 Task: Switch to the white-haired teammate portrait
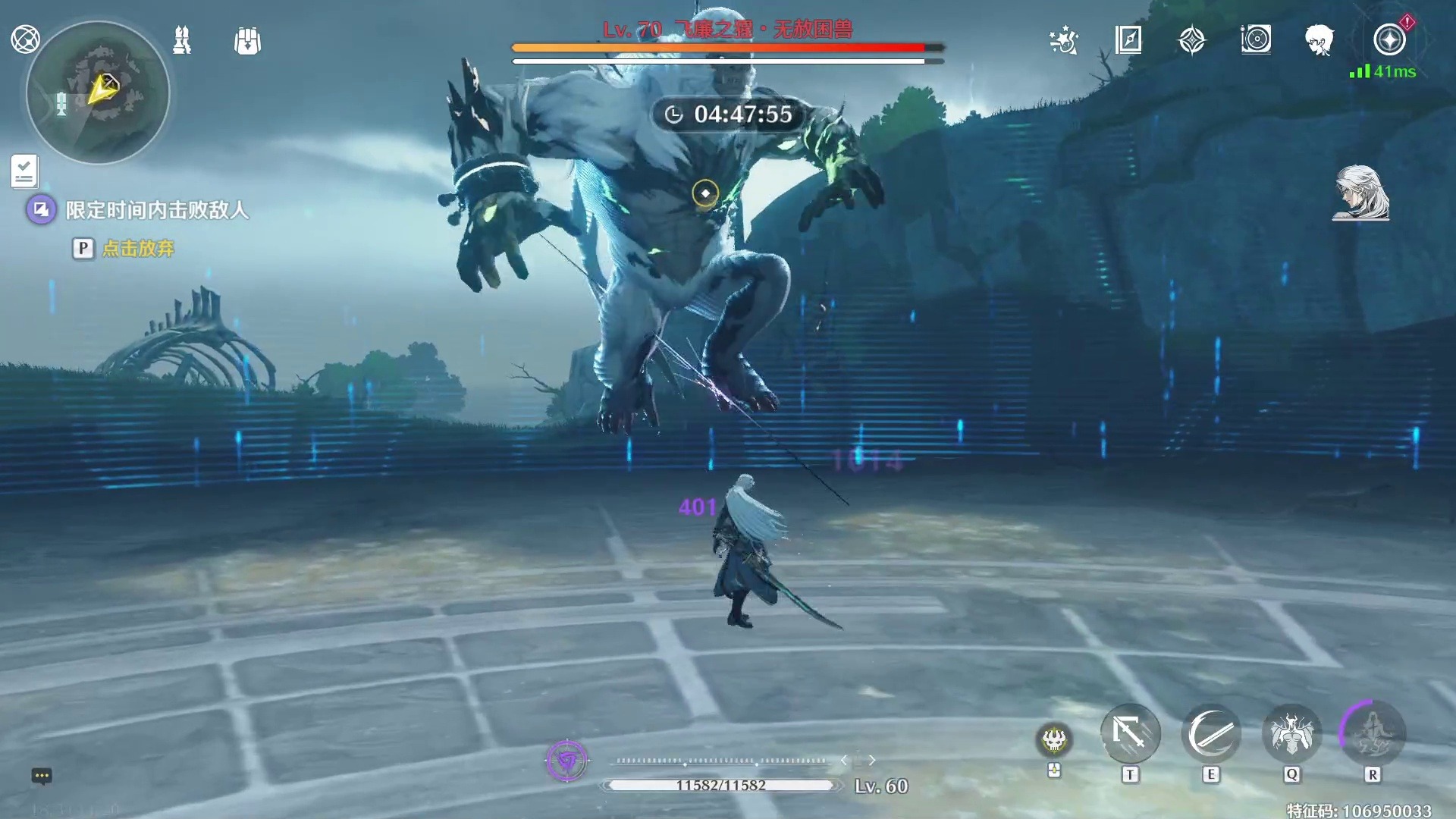1360,193
